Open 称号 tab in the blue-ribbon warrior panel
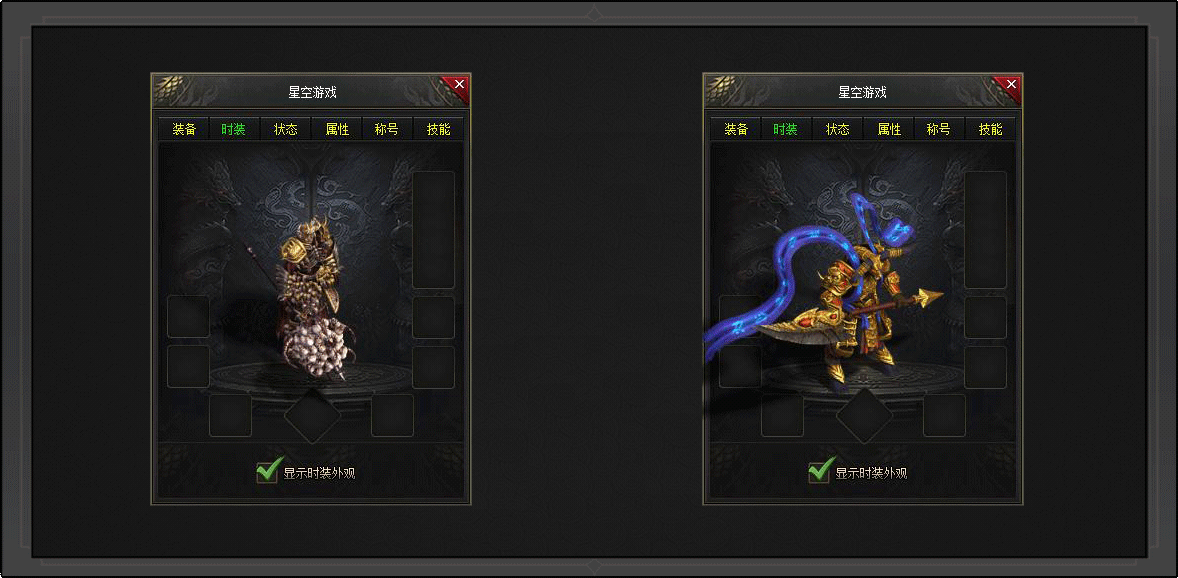The width and height of the screenshot is (1178, 578). [939, 130]
